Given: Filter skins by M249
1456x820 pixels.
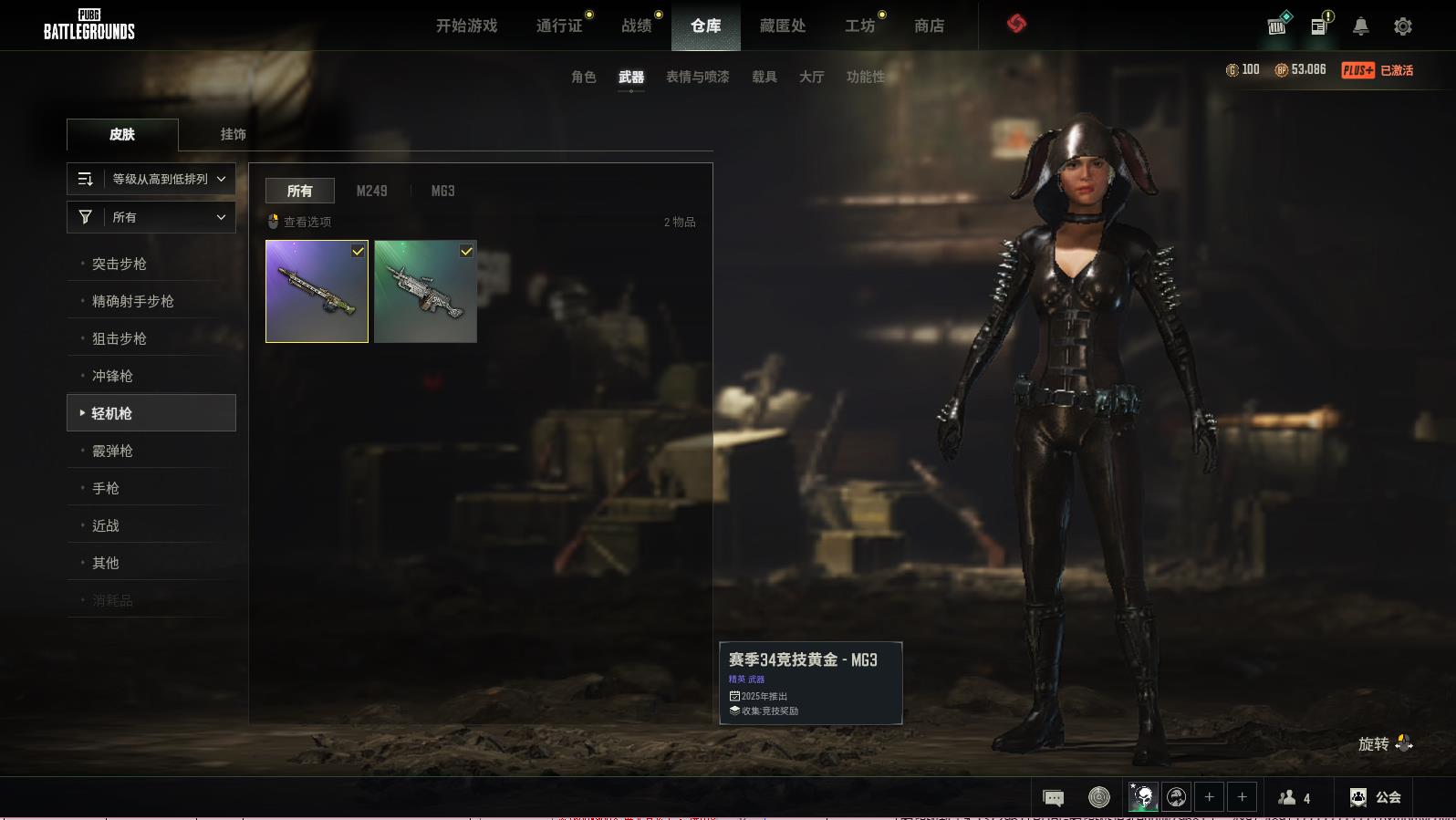Looking at the screenshot, I should coord(371,191).
